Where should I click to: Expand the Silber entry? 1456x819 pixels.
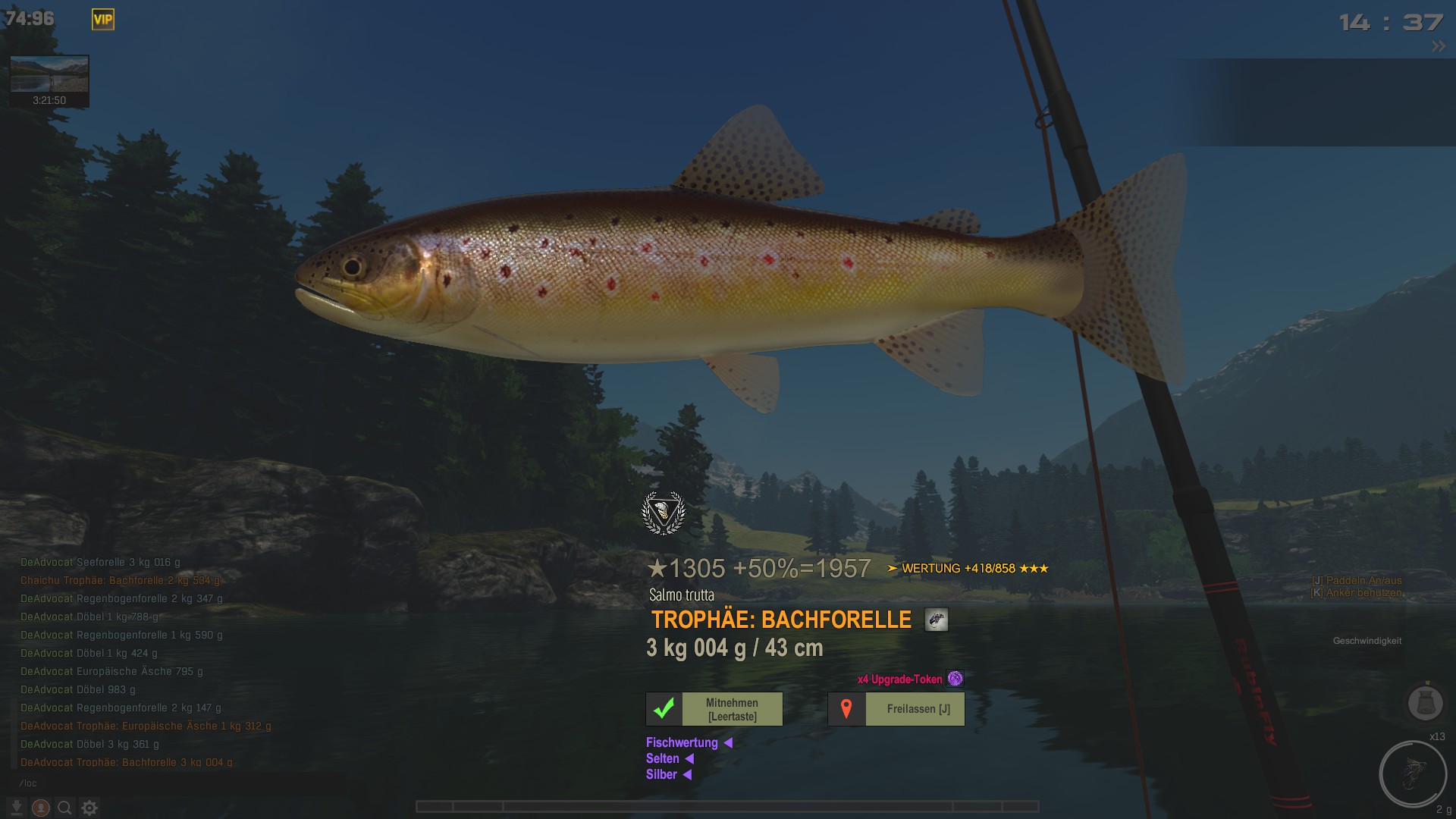pos(668,774)
